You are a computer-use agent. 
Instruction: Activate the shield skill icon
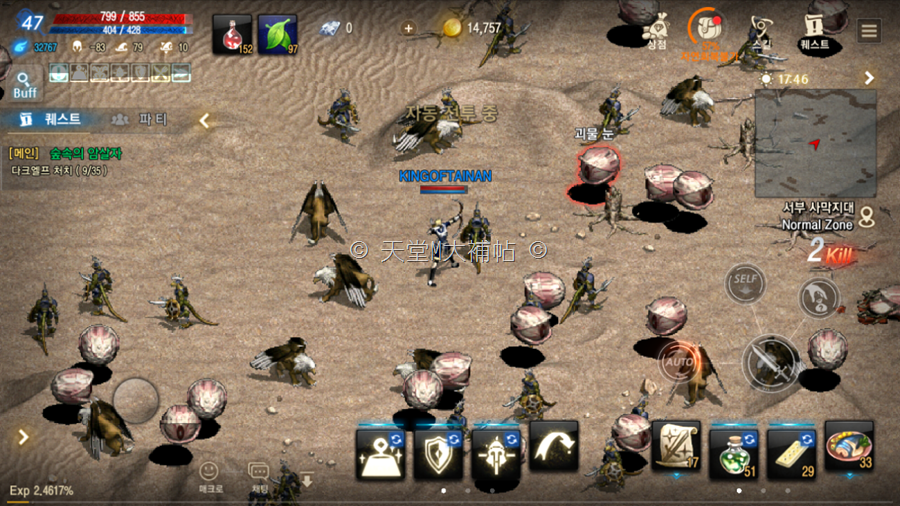point(438,452)
